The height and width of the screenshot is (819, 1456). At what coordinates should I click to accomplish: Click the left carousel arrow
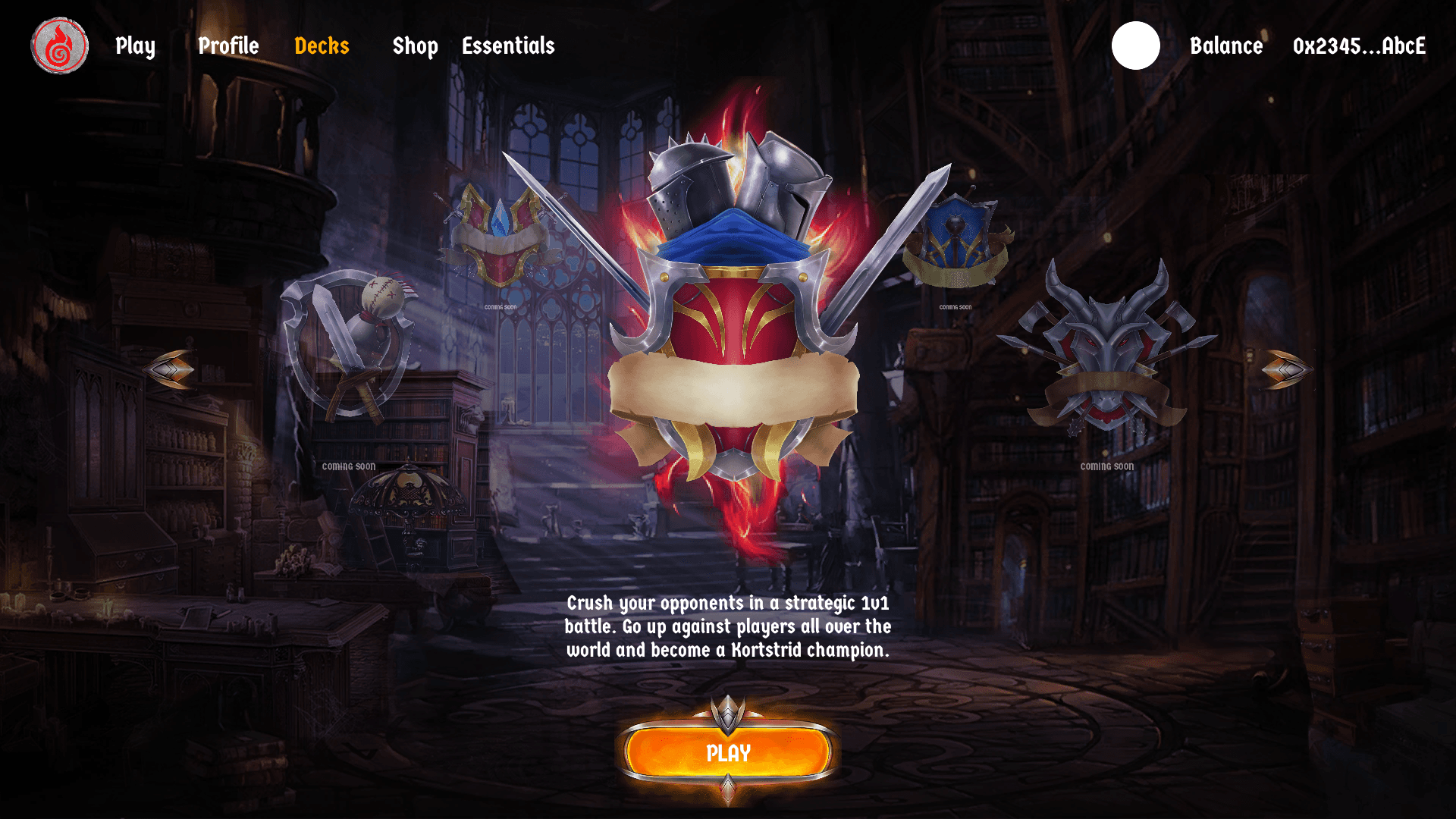170,370
